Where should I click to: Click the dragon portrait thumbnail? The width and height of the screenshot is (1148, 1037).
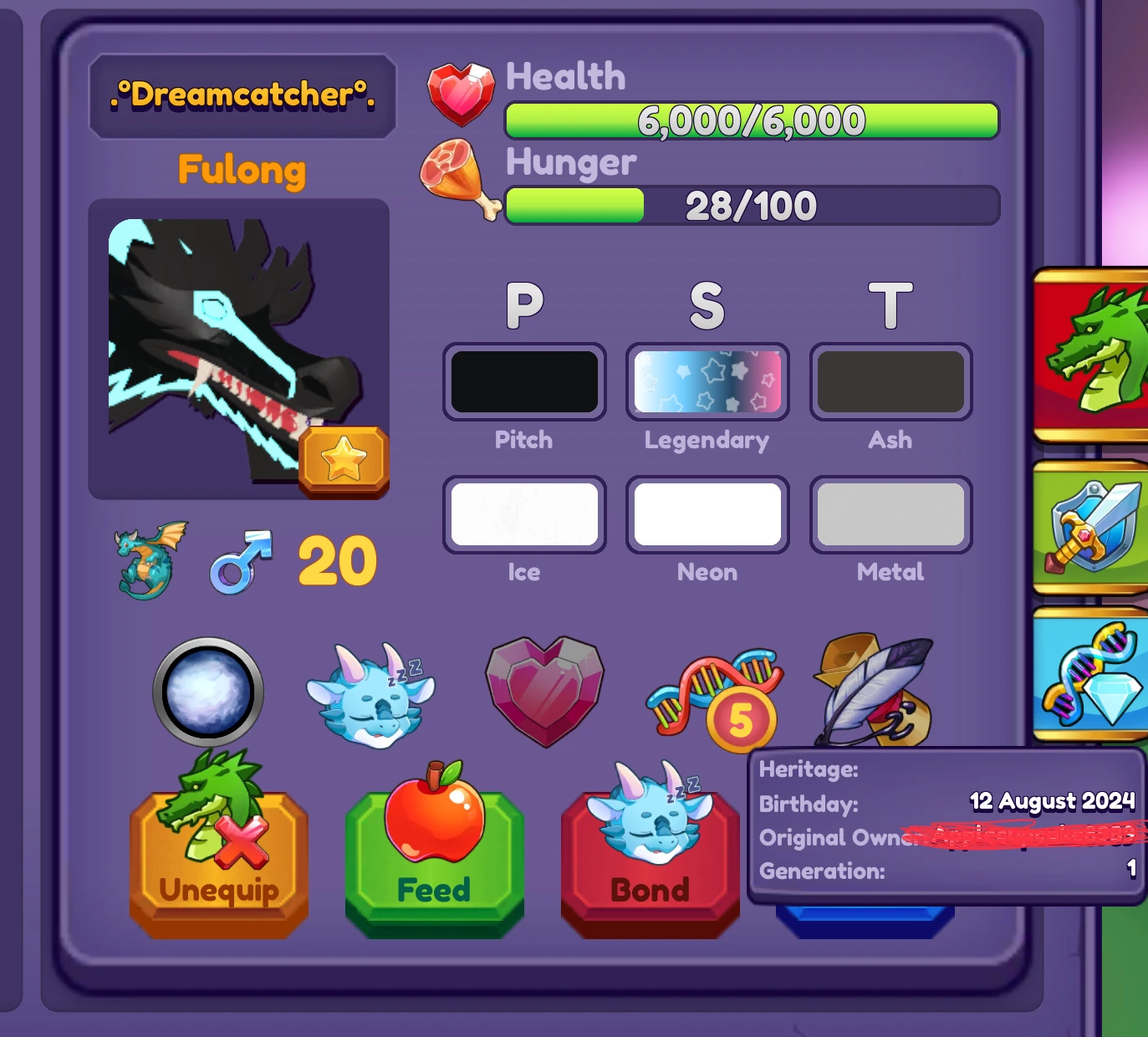point(240,347)
